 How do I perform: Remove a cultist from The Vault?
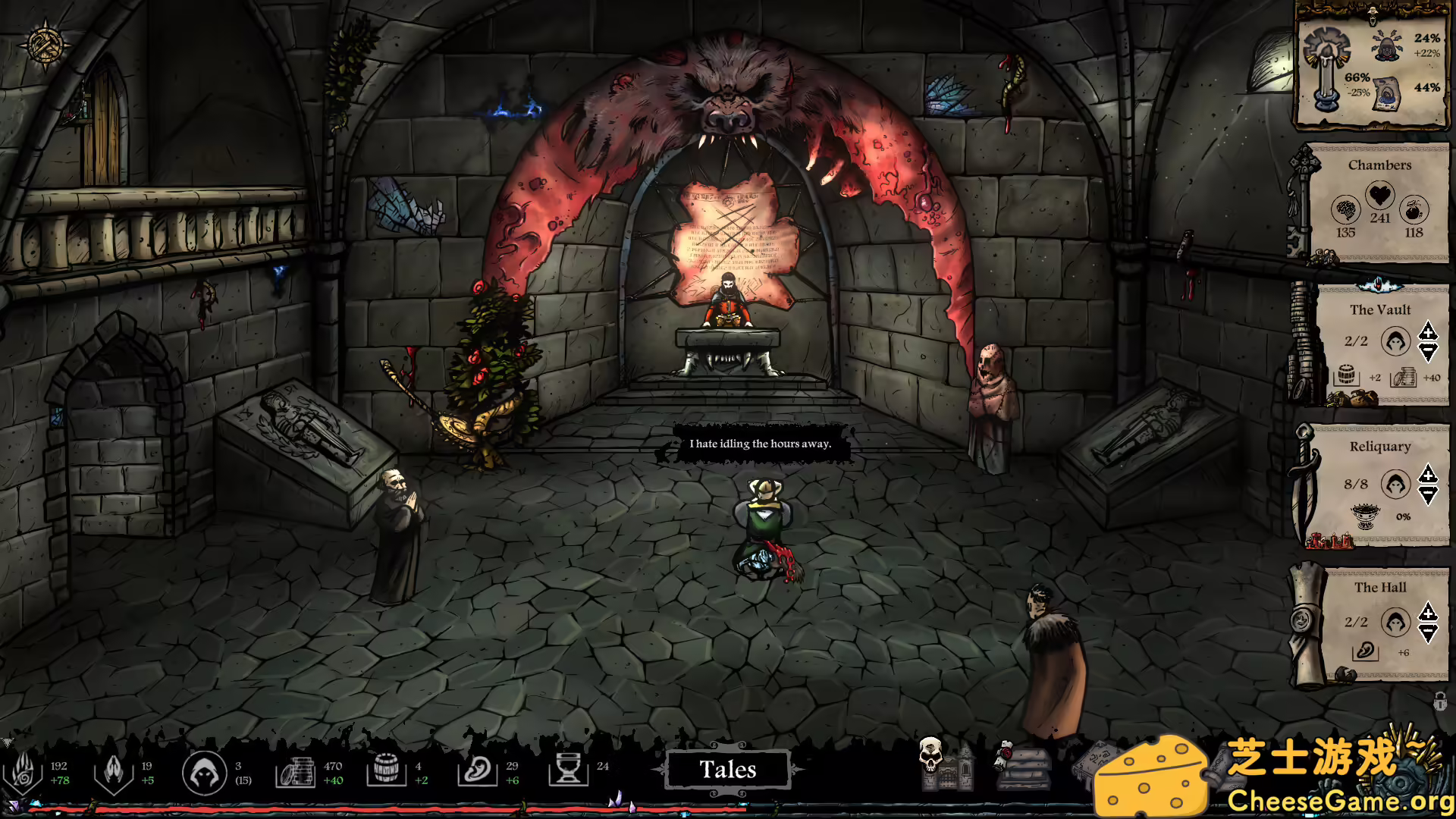click(1428, 352)
